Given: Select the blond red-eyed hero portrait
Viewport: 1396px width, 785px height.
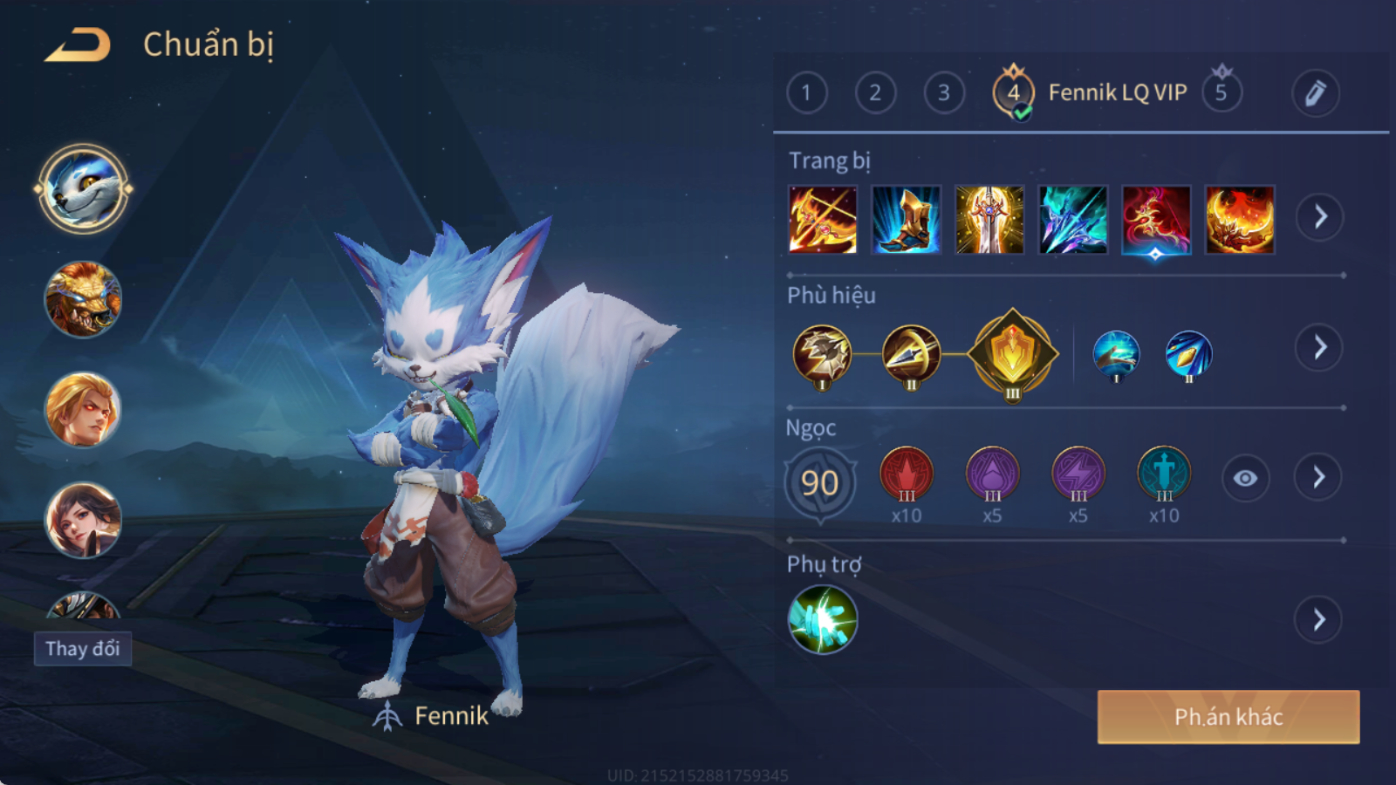Looking at the screenshot, I should 83,409.
